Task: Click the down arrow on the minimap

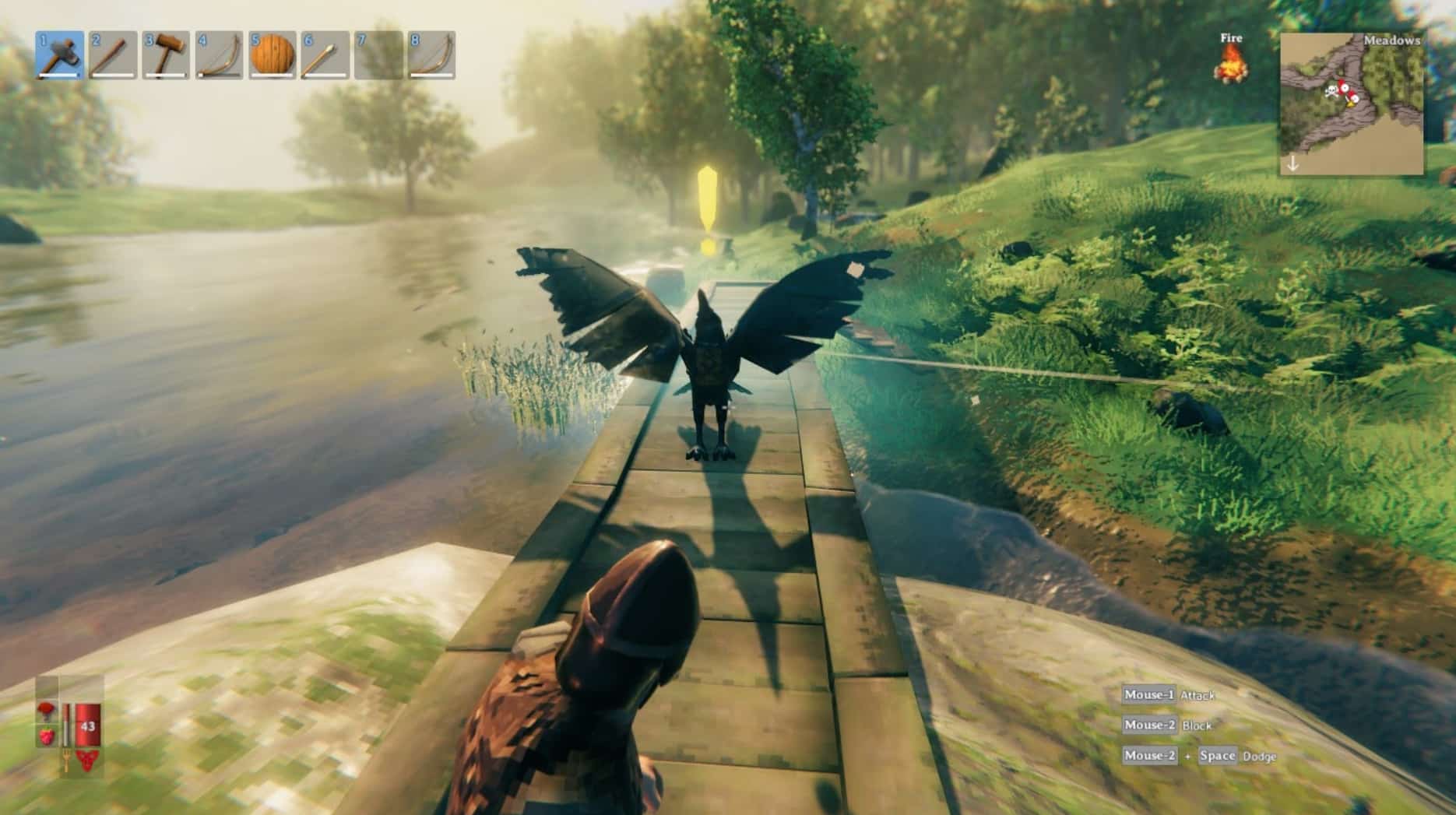Action: pos(1293,163)
